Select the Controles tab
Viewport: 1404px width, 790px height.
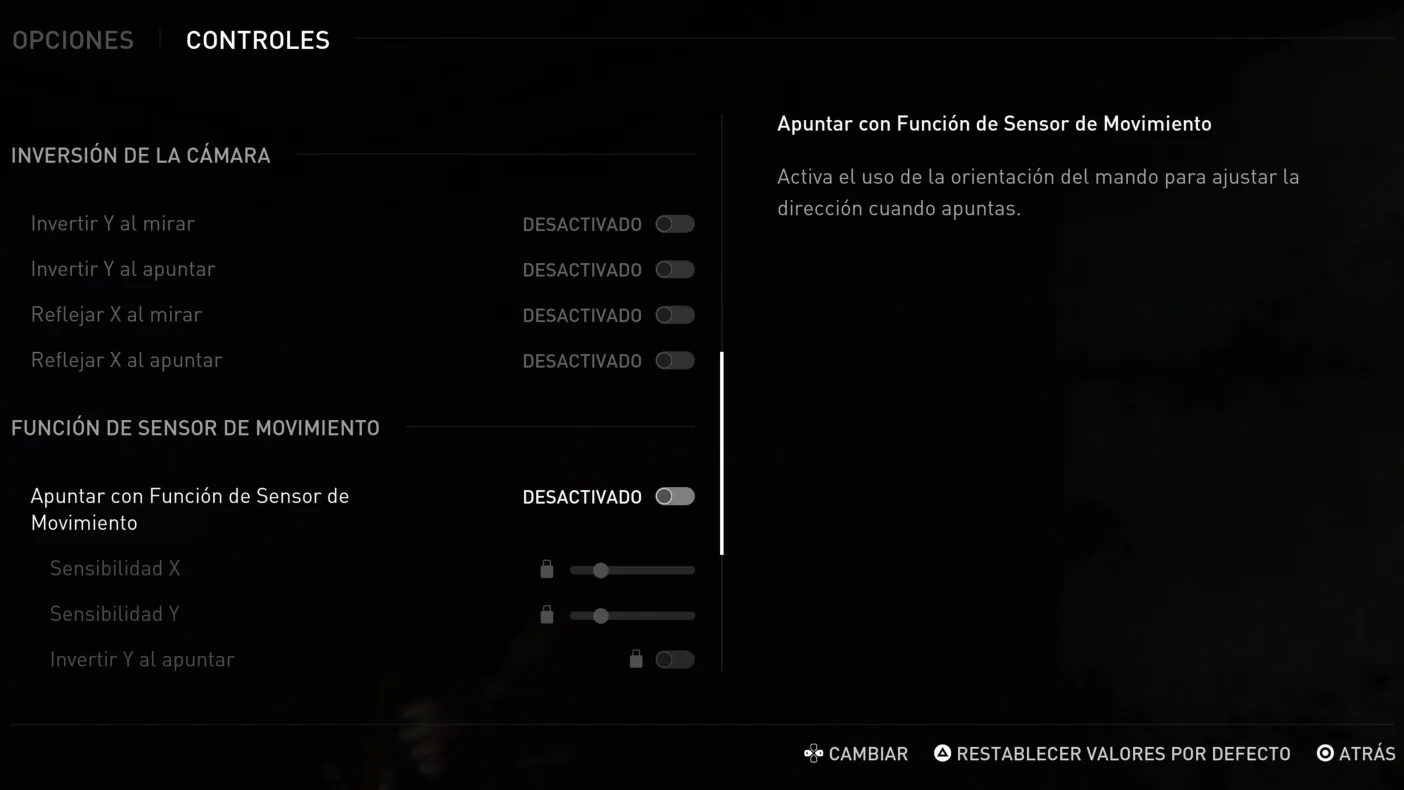click(x=257, y=40)
